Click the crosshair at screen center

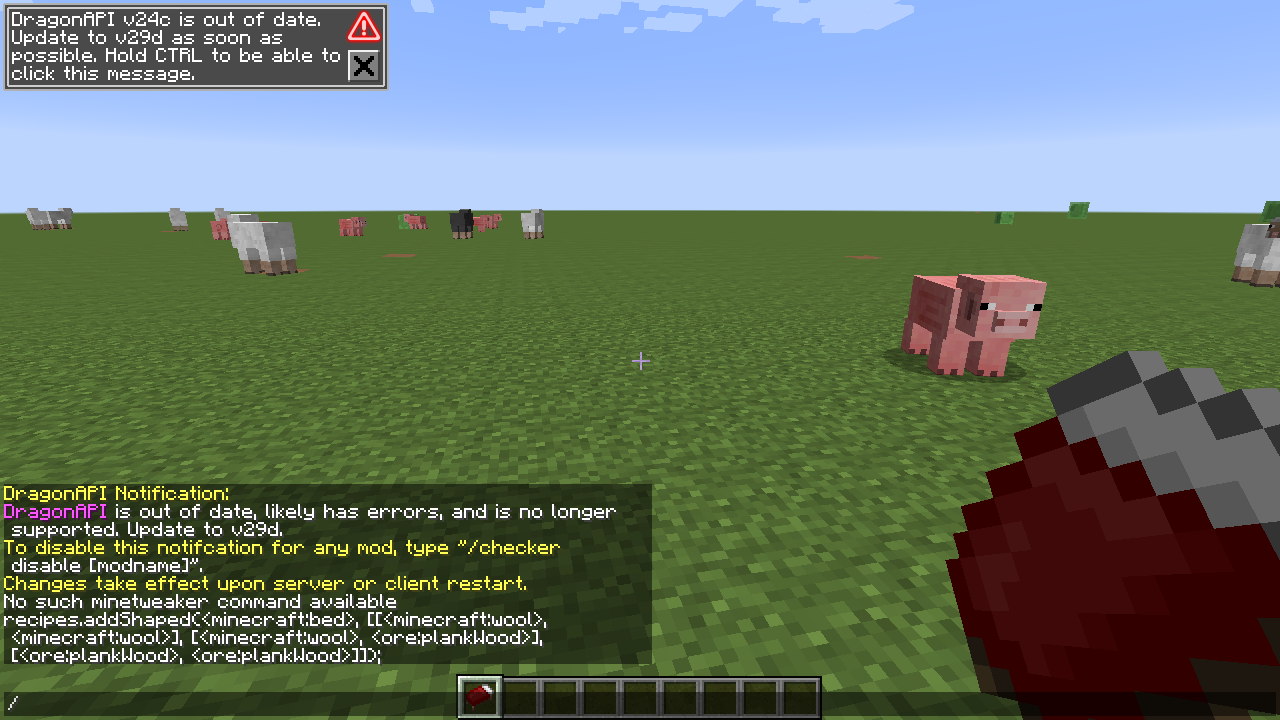coord(640,361)
